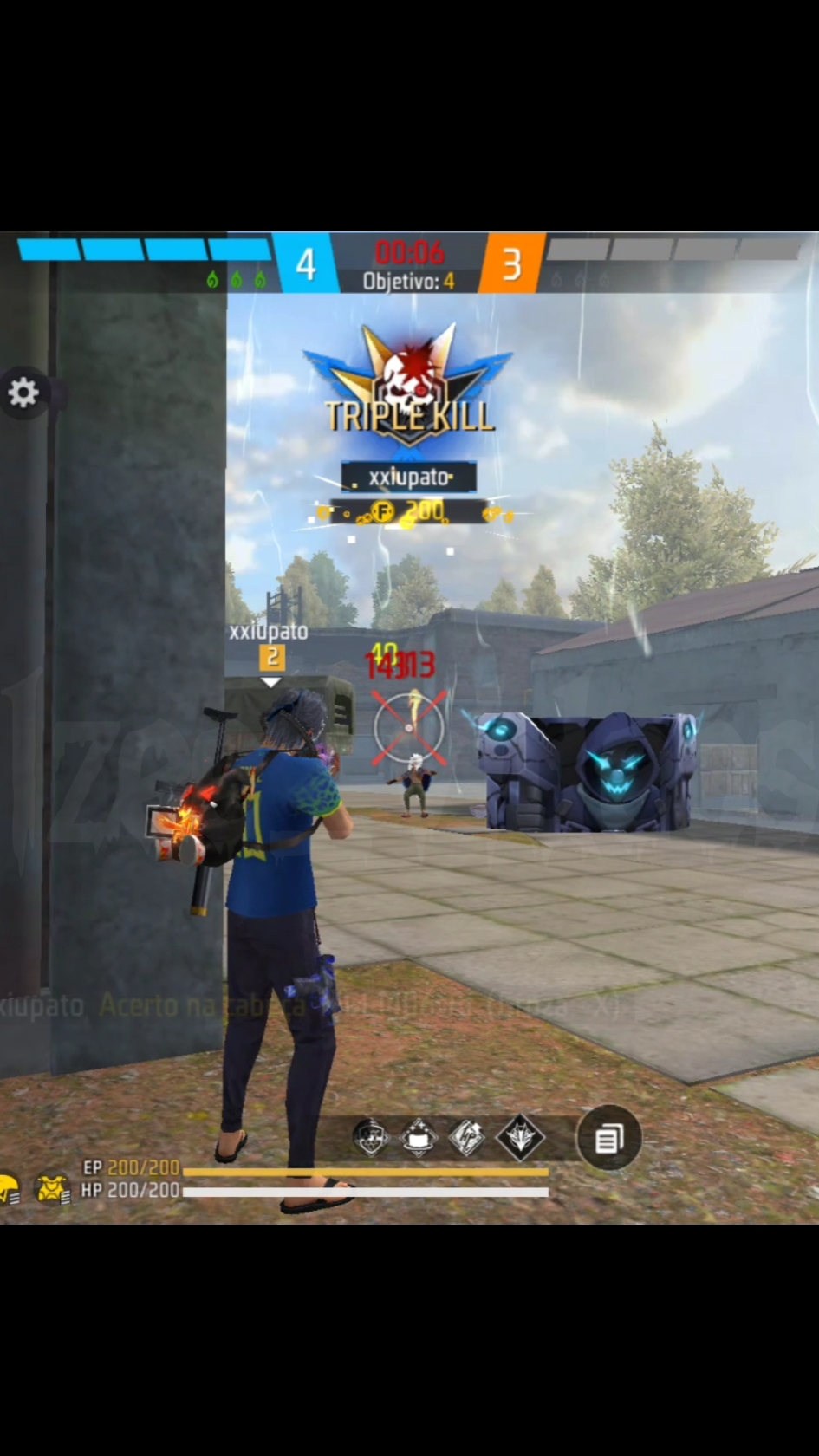Viewport: 819px width, 1456px height.
Task: Select the skill icon marked HP
Action: [467, 1137]
